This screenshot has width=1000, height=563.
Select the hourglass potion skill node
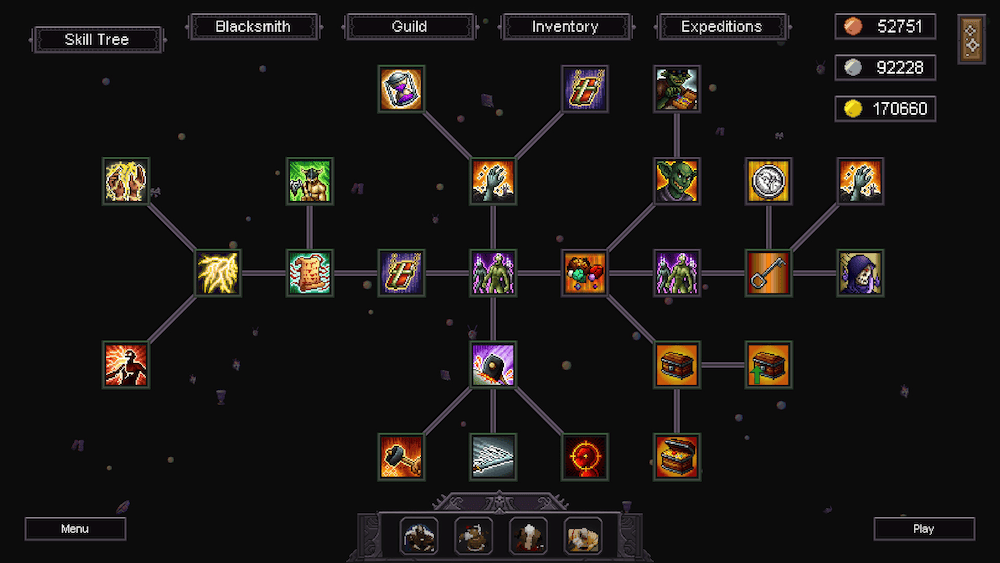pyautogui.click(x=401, y=89)
